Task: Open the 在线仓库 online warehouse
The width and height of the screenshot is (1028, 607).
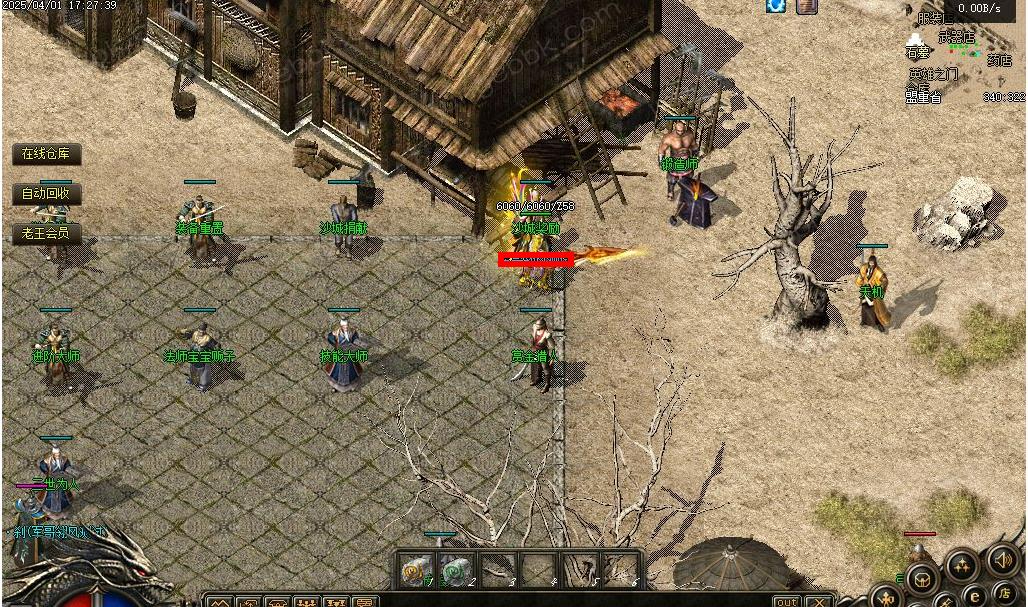Action: tap(46, 154)
